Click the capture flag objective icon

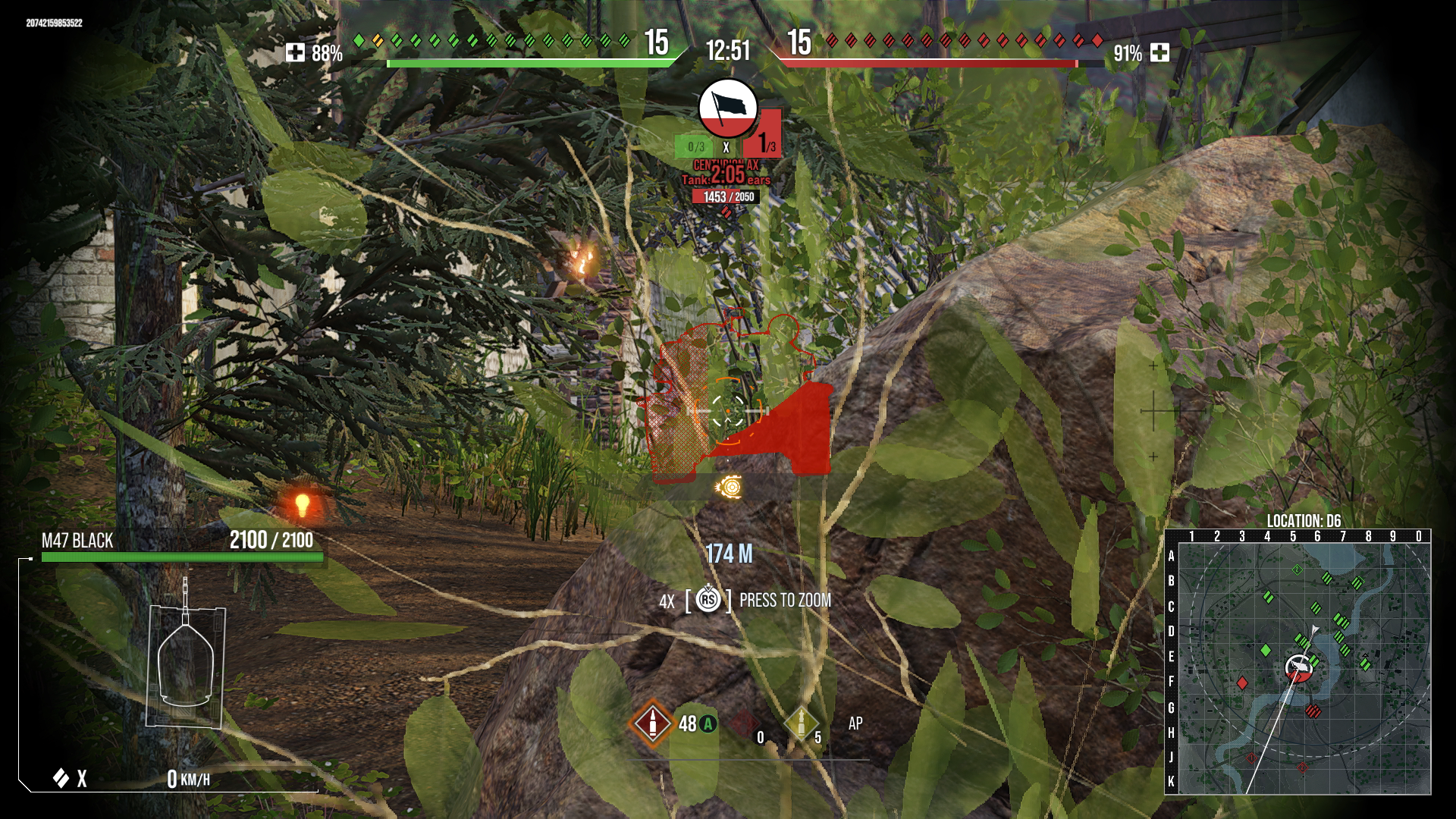726,108
